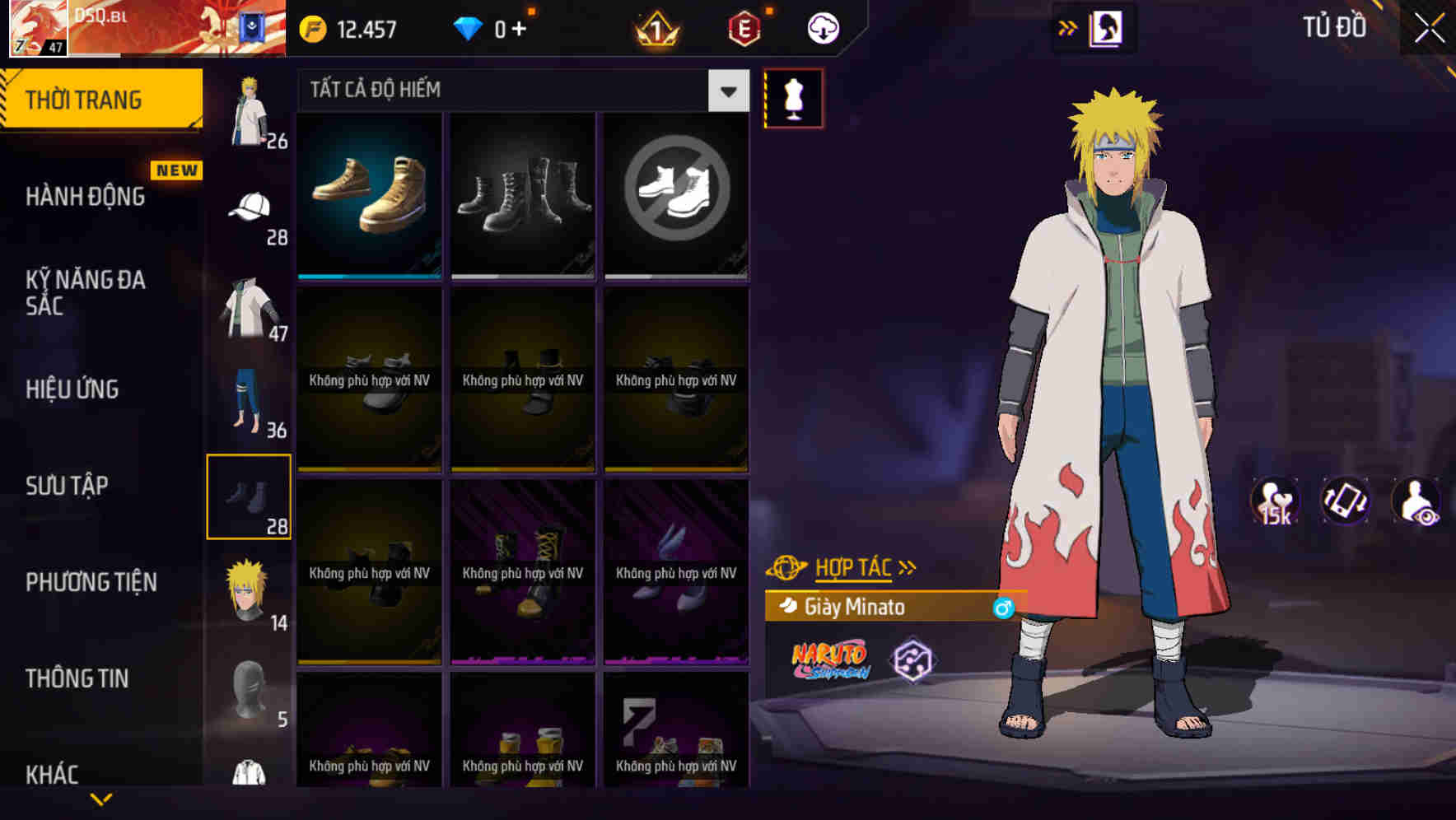The width and height of the screenshot is (1456, 820).
Task: Expand the chevron arrows next to character card
Action: click(1068, 26)
